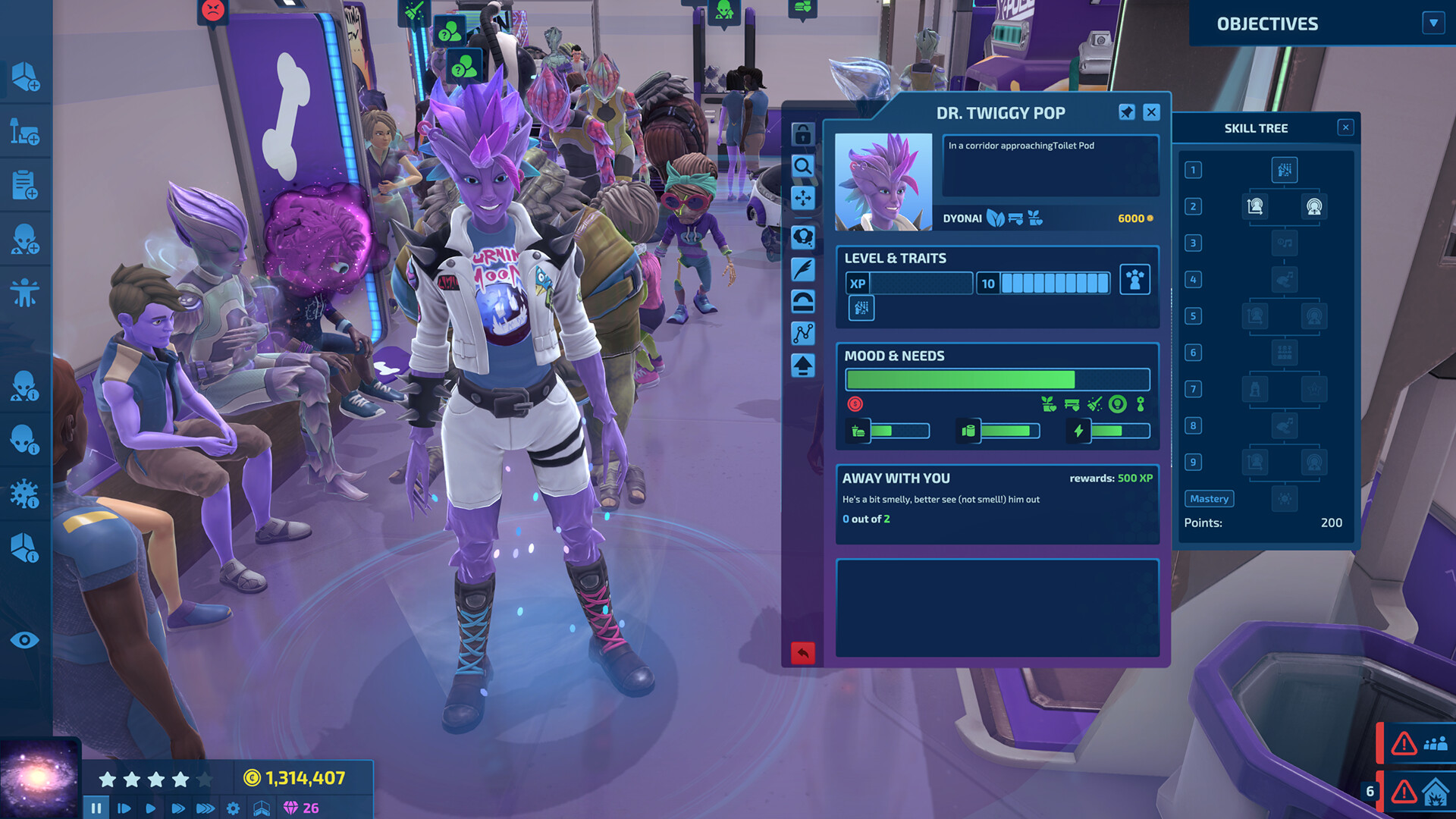
Task: Expand the Objectives panel dropdown
Action: [1432, 24]
